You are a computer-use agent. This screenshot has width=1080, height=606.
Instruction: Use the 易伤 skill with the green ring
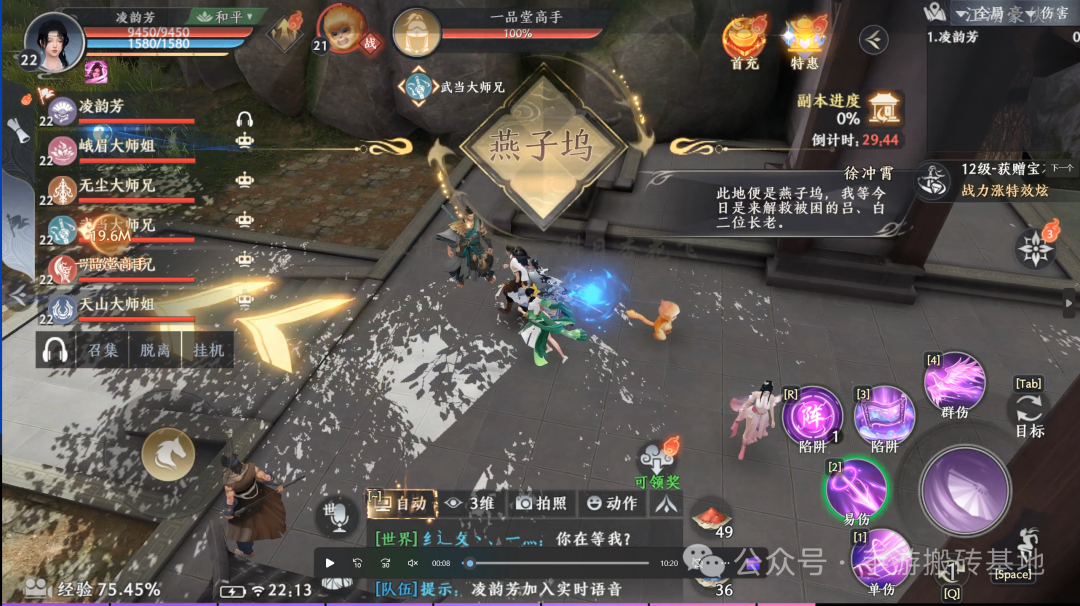point(856,488)
